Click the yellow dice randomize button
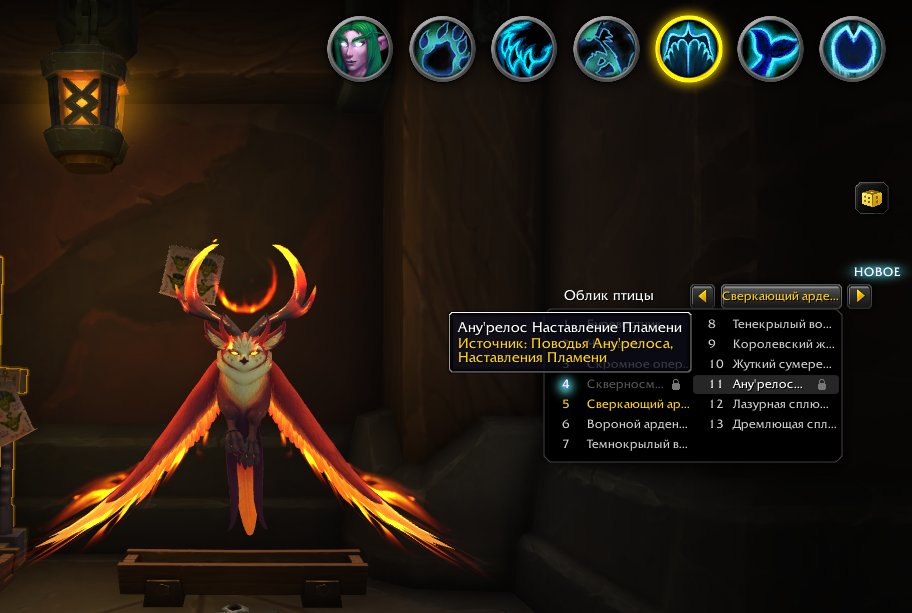Screen dimensions: 912x613 pyautogui.click(x=870, y=198)
